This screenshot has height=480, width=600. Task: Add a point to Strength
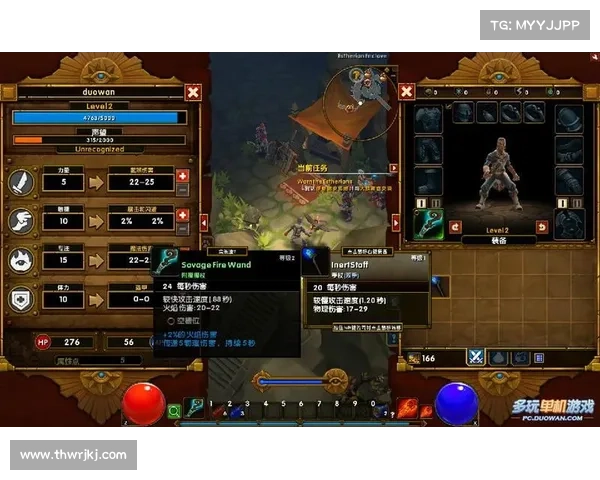click(182, 176)
